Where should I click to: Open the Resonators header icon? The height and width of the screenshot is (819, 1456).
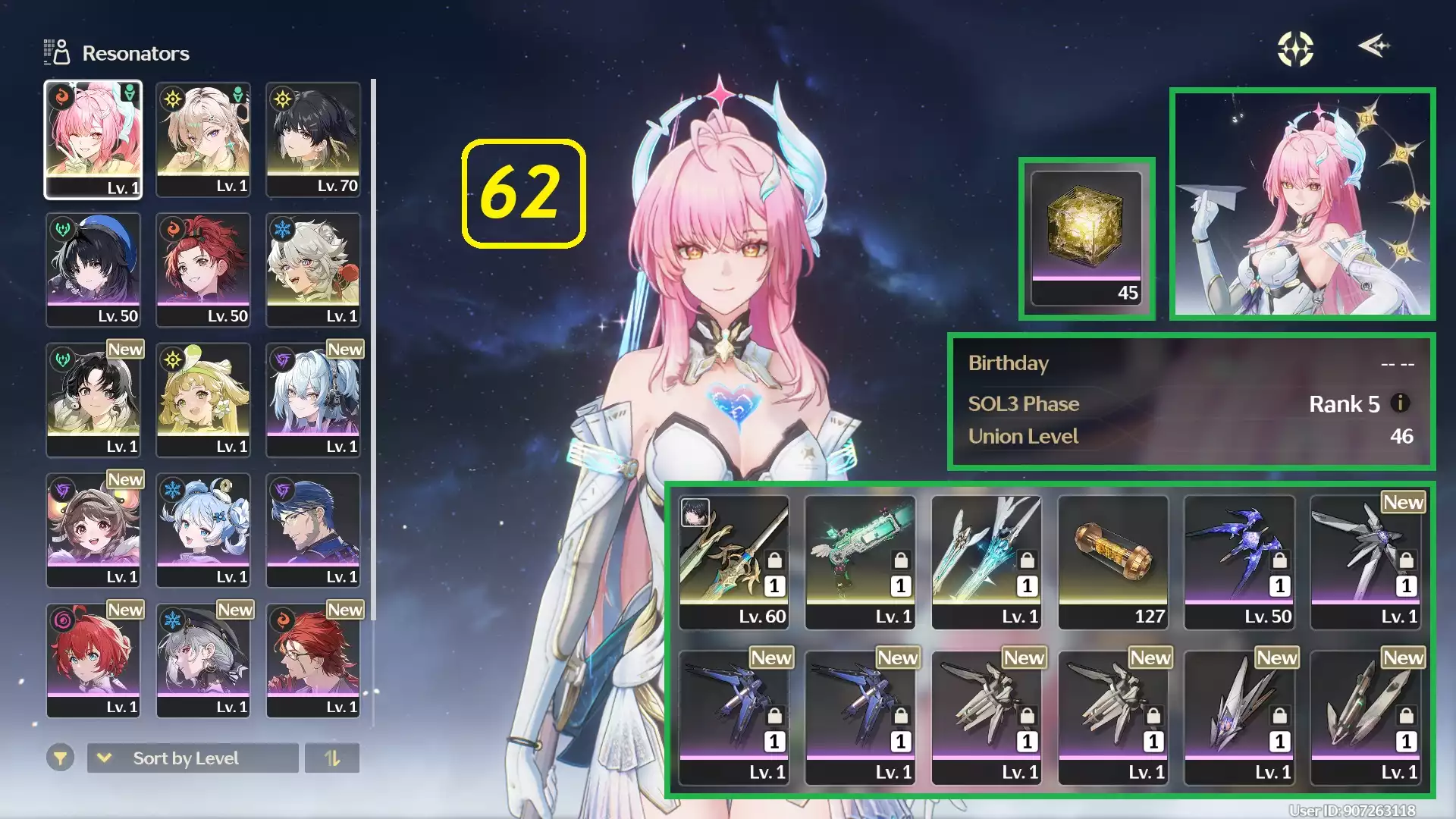point(57,52)
